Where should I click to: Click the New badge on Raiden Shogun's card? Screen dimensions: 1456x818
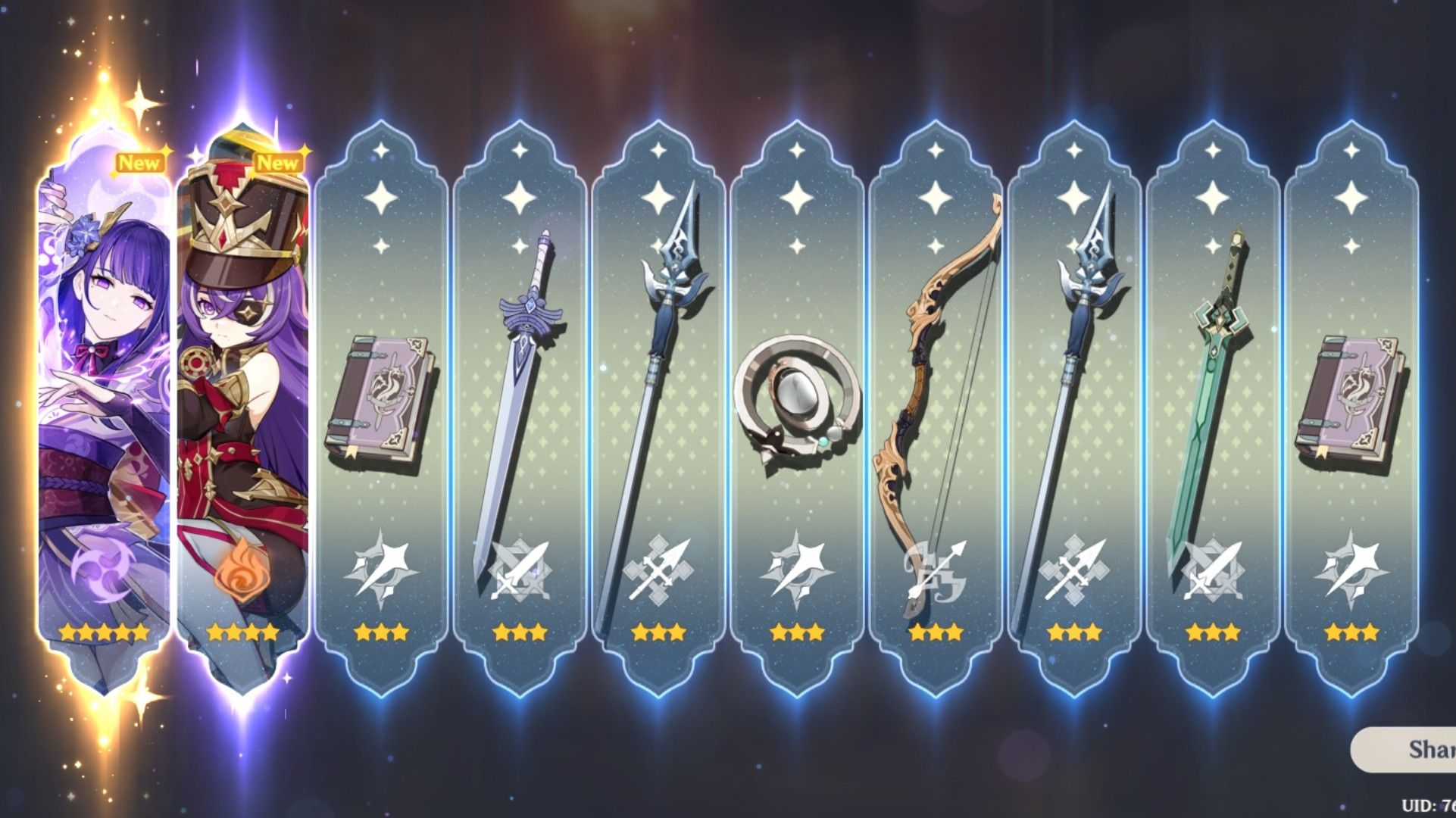(x=140, y=161)
